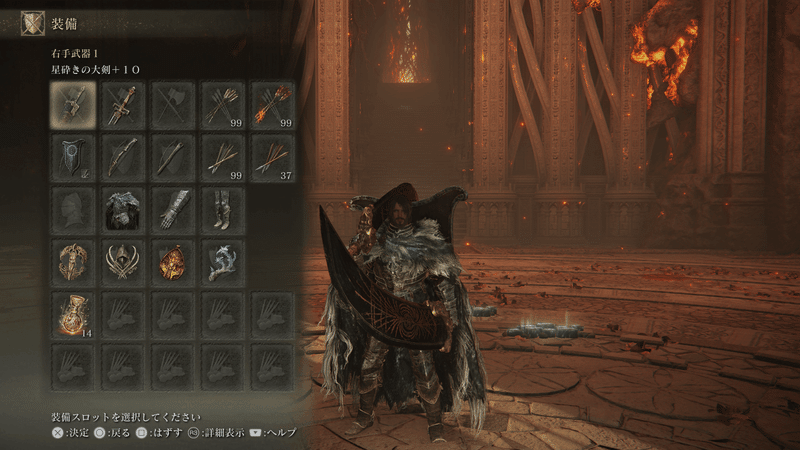Select the fire arrows slot
The image size is (800, 450).
tap(273, 104)
